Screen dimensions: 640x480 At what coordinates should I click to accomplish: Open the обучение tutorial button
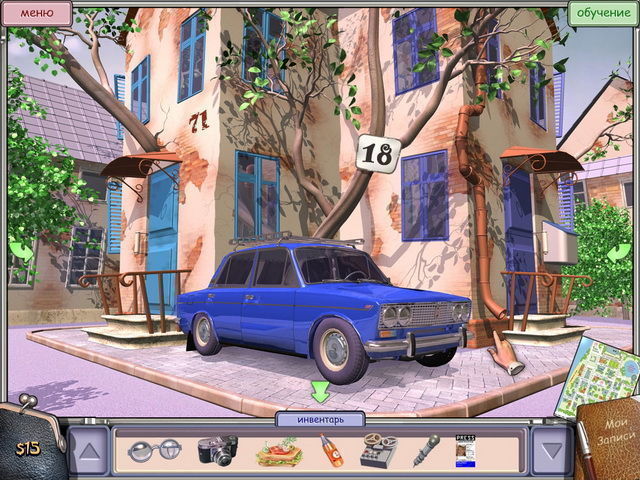coord(600,13)
